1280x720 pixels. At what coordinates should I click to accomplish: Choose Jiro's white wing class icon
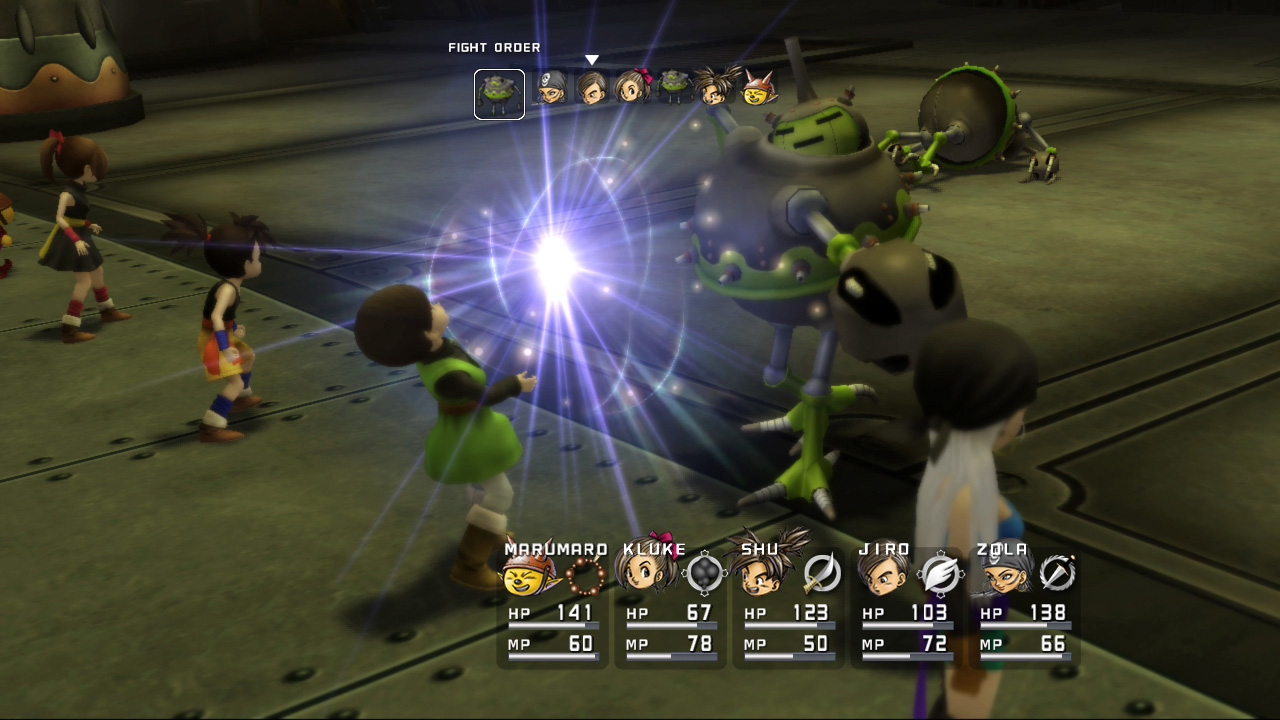(940, 574)
